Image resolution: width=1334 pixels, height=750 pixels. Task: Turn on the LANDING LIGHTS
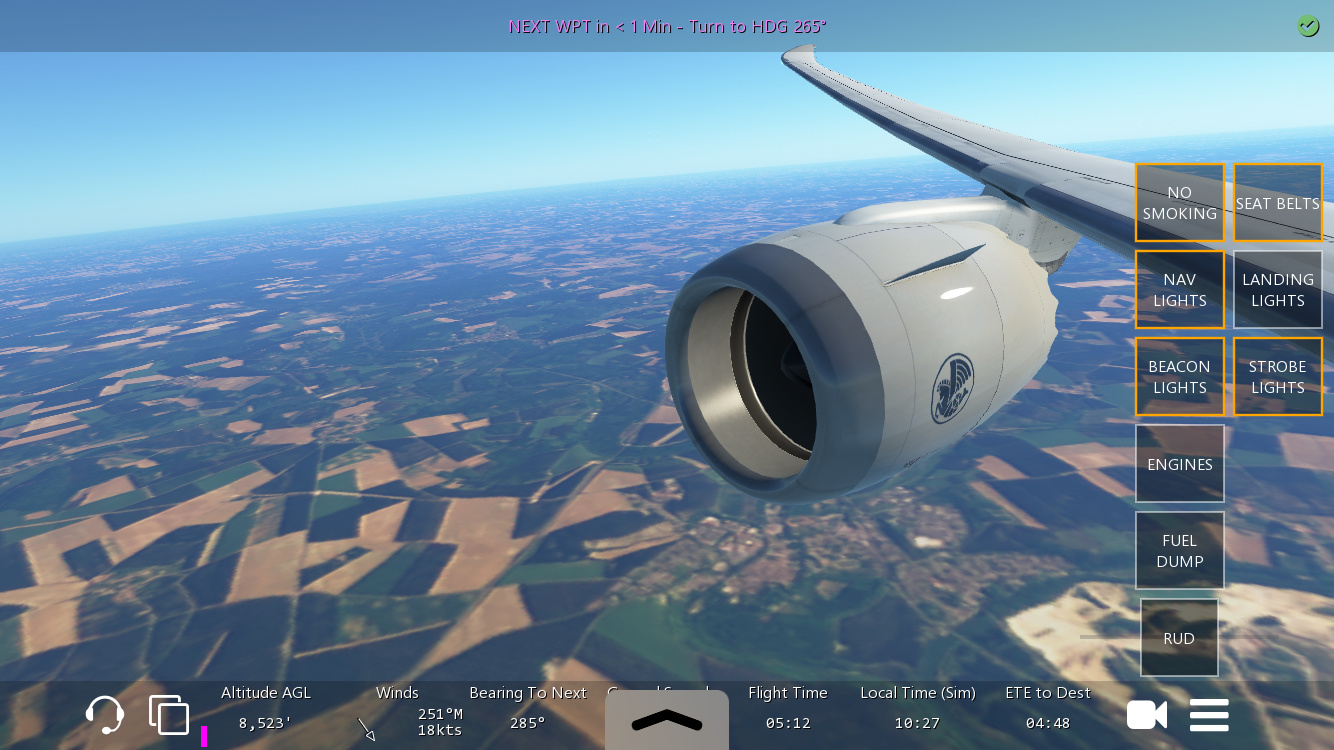pyautogui.click(x=1277, y=290)
